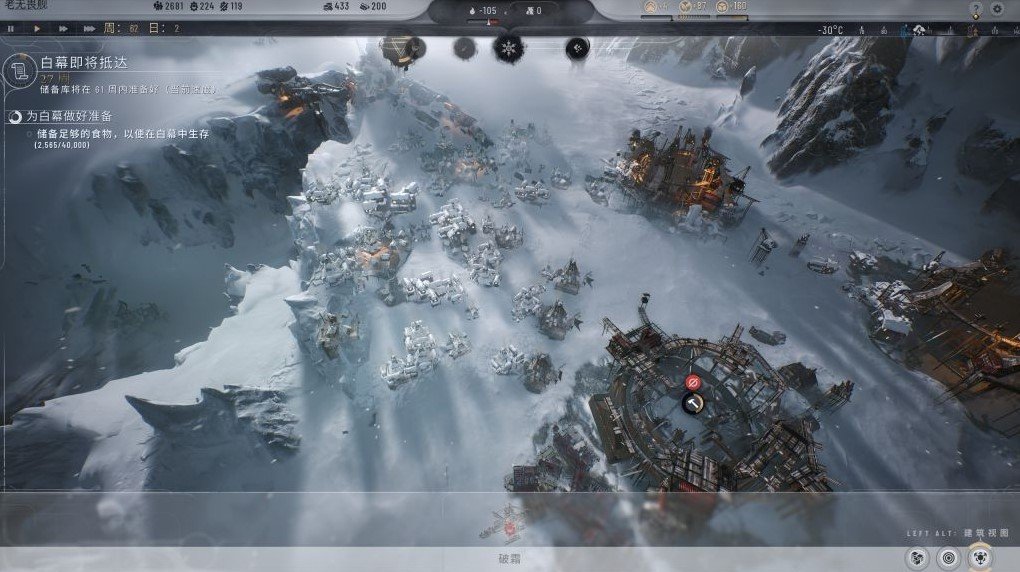Open the stacked cubes build button
This screenshot has height=572, width=1020.
click(917, 558)
